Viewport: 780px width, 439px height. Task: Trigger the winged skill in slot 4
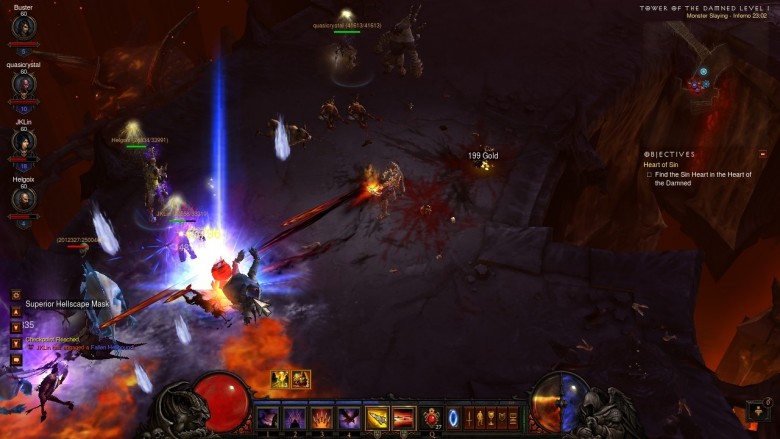click(349, 418)
